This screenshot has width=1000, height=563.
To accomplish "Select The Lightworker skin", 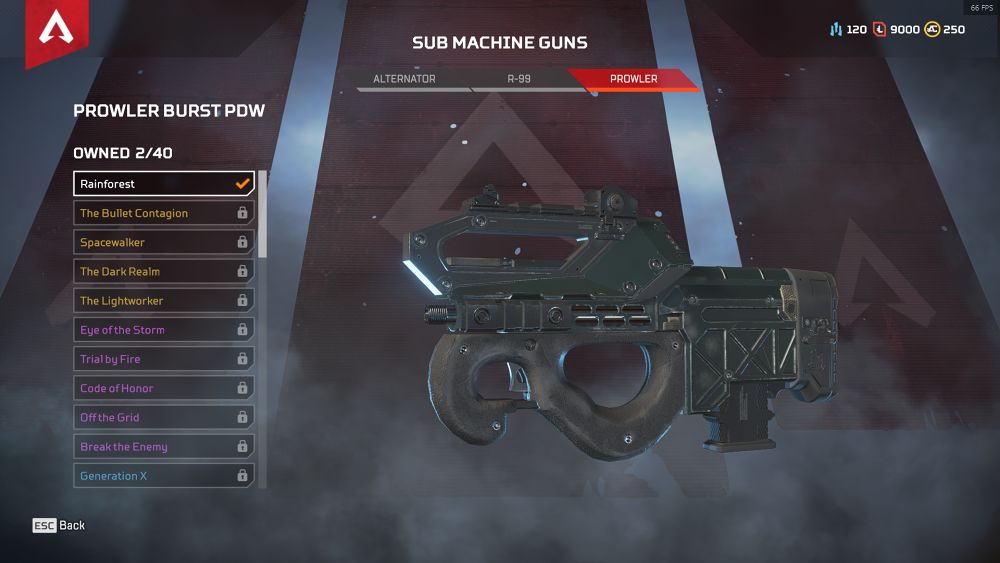I will coord(164,300).
